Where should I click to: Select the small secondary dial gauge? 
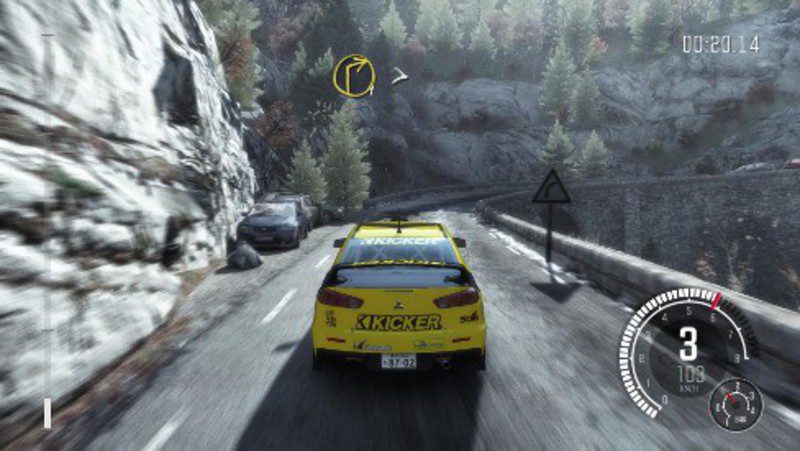pyautogui.click(x=735, y=403)
